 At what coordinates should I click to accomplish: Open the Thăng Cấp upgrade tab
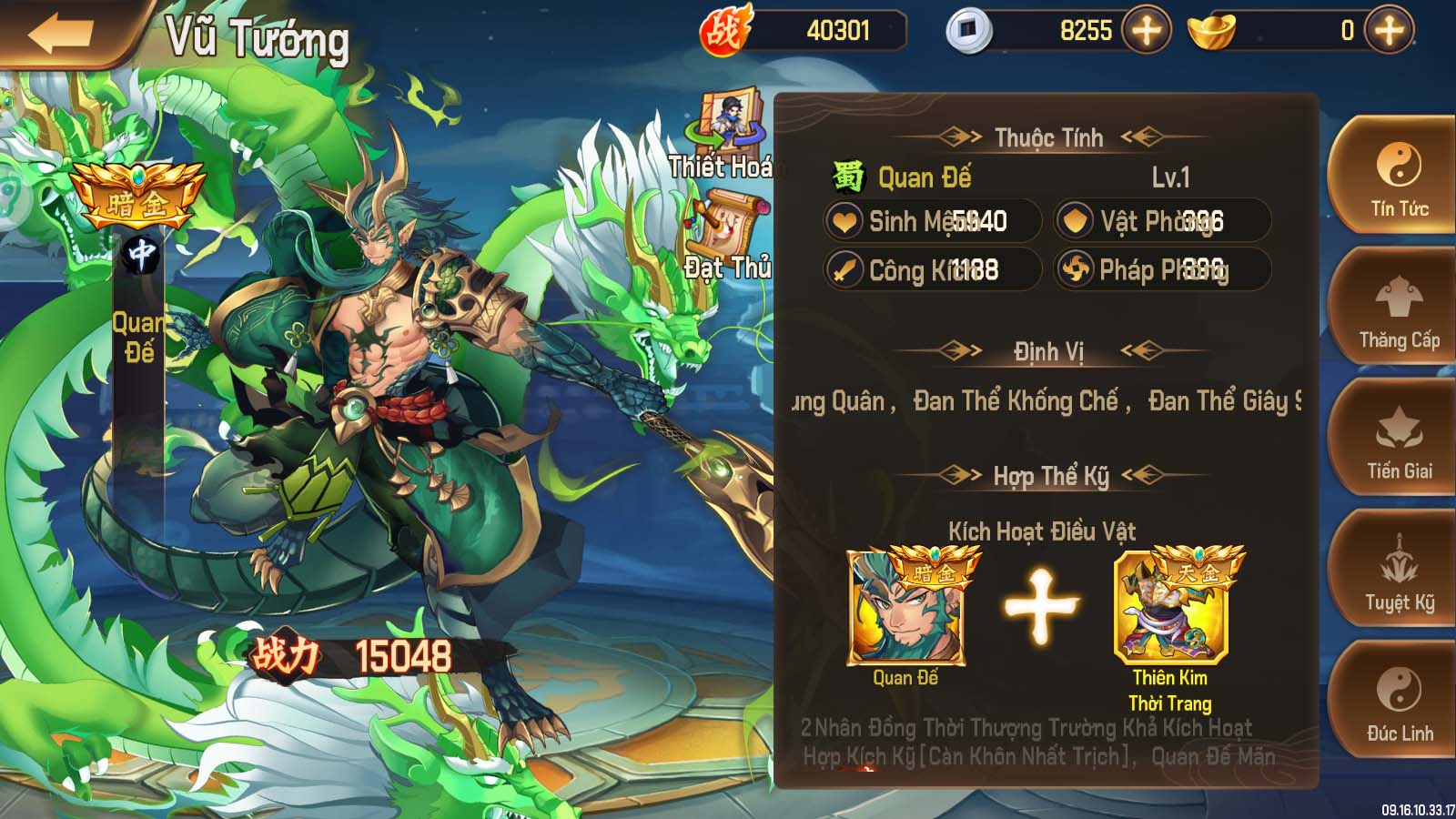pos(1399,311)
